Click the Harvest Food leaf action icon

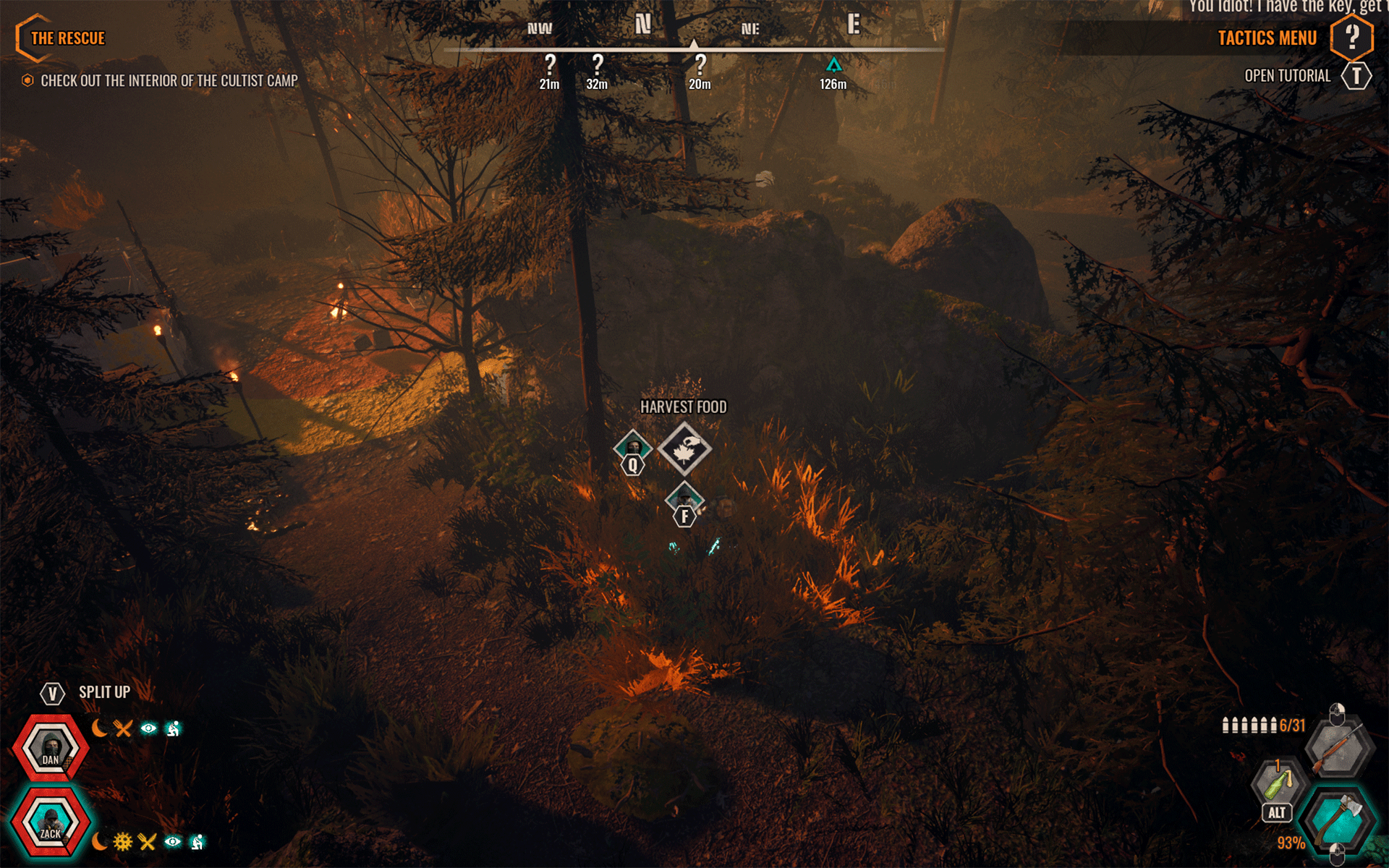coord(684,450)
